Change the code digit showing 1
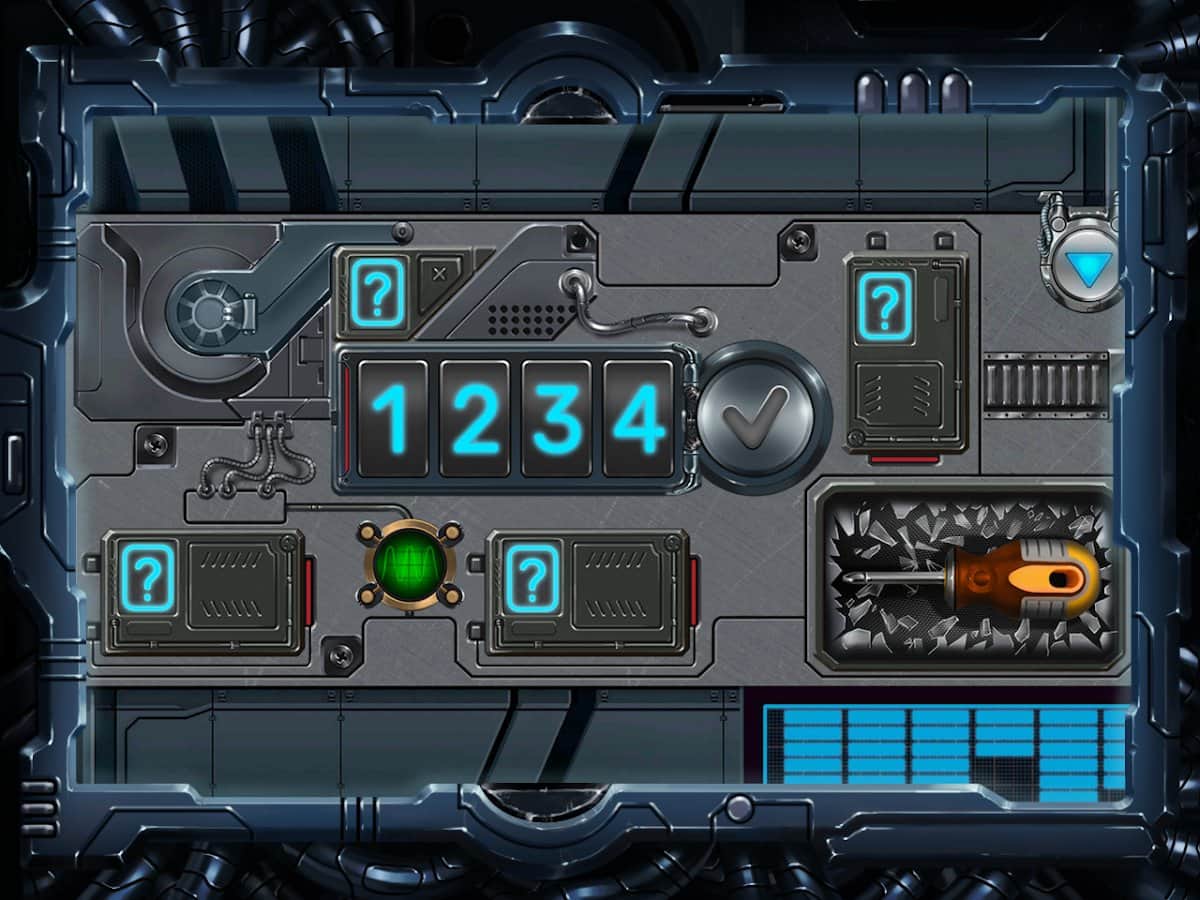The width and height of the screenshot is (1200, 900). 393,418
